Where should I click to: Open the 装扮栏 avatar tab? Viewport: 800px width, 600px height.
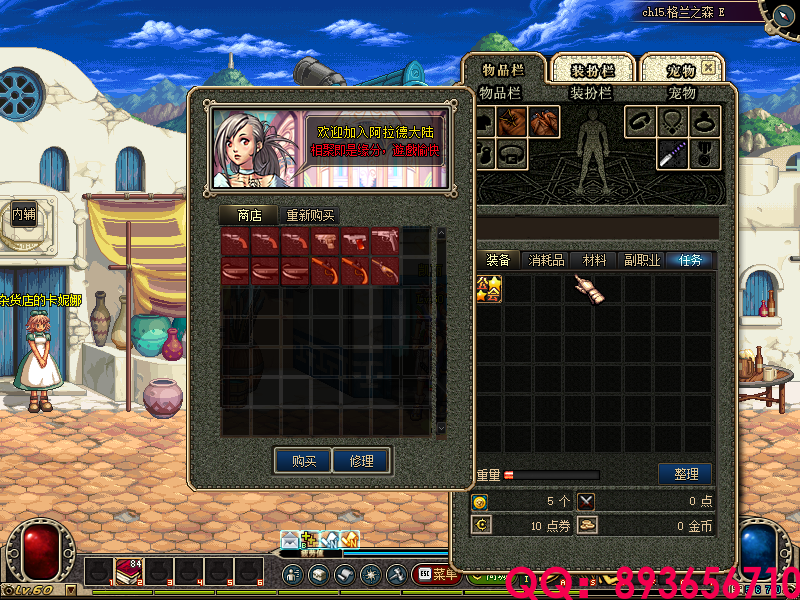tap(592, 70)
